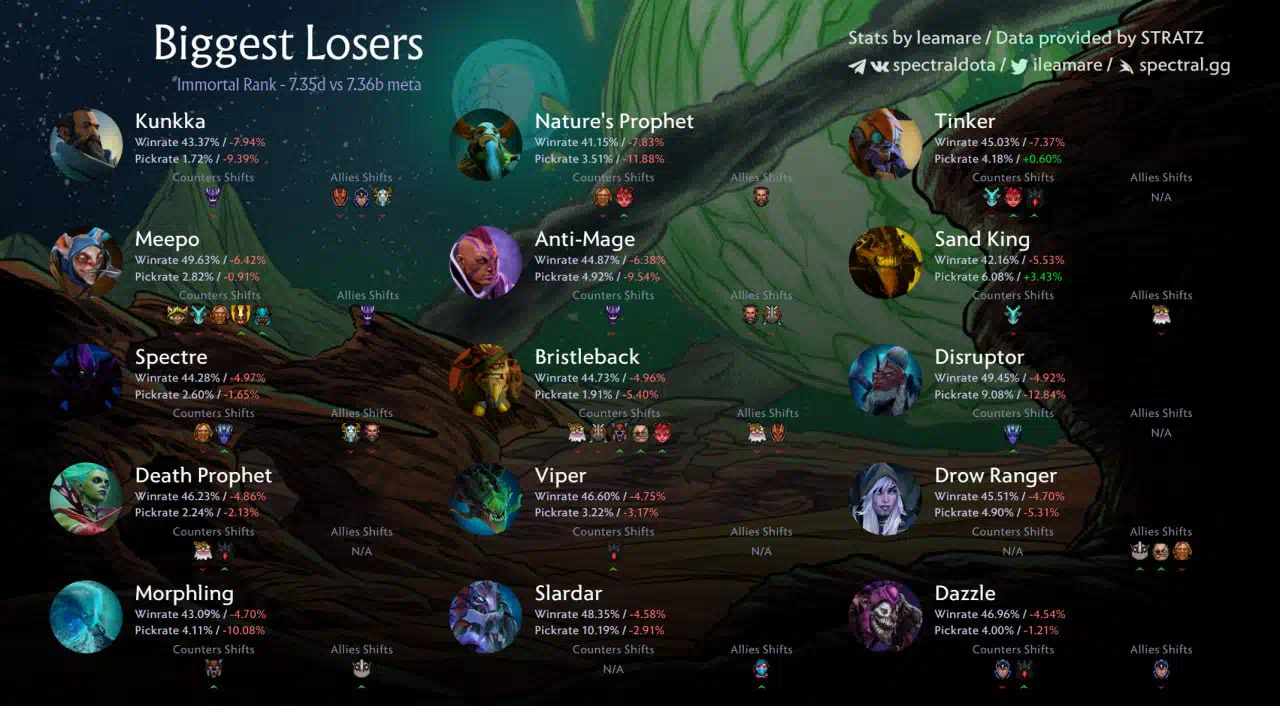Screen dimensions: 1280x706
Task: Select the Bristleback portrait
Action: [x=486, y=380]
